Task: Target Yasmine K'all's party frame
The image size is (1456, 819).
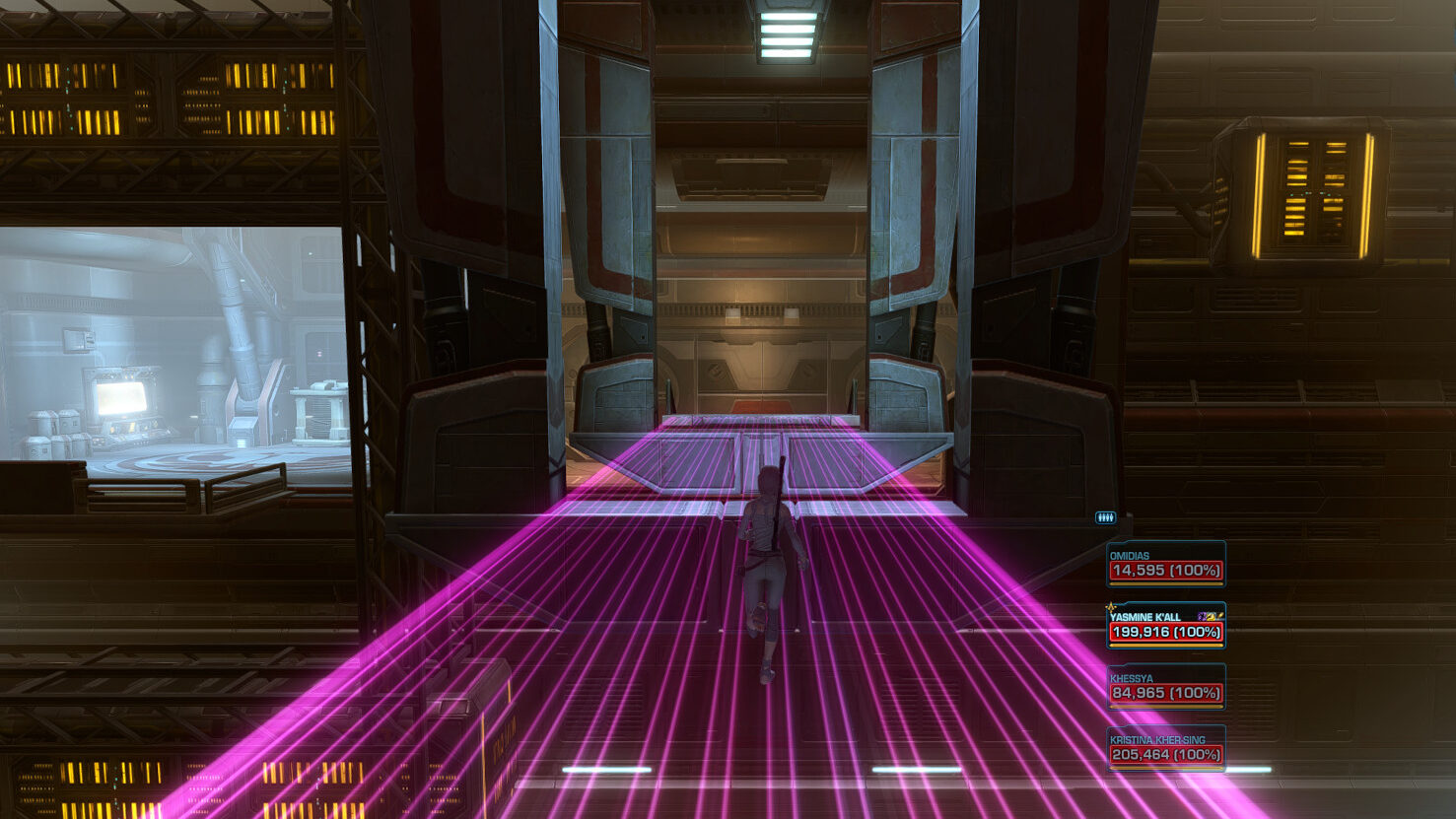Action: [1165, 626]
